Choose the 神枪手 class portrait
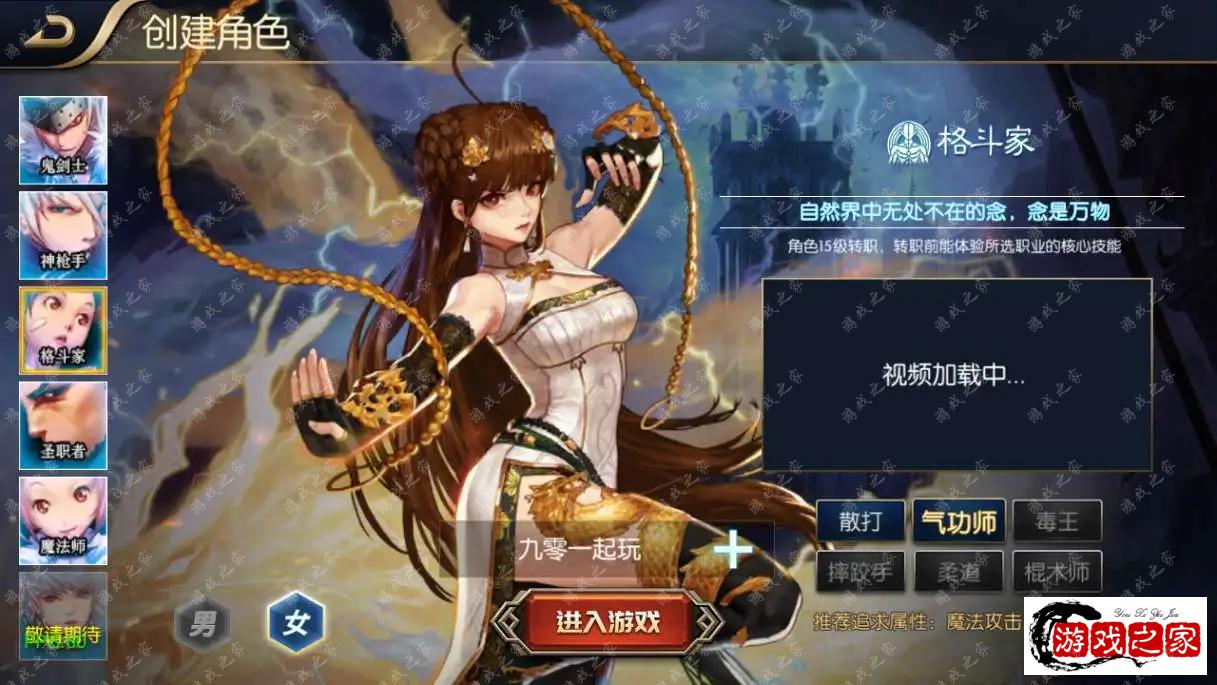Image resolution: width=1217 pixels, height=685 pixels. pos(63,235)
